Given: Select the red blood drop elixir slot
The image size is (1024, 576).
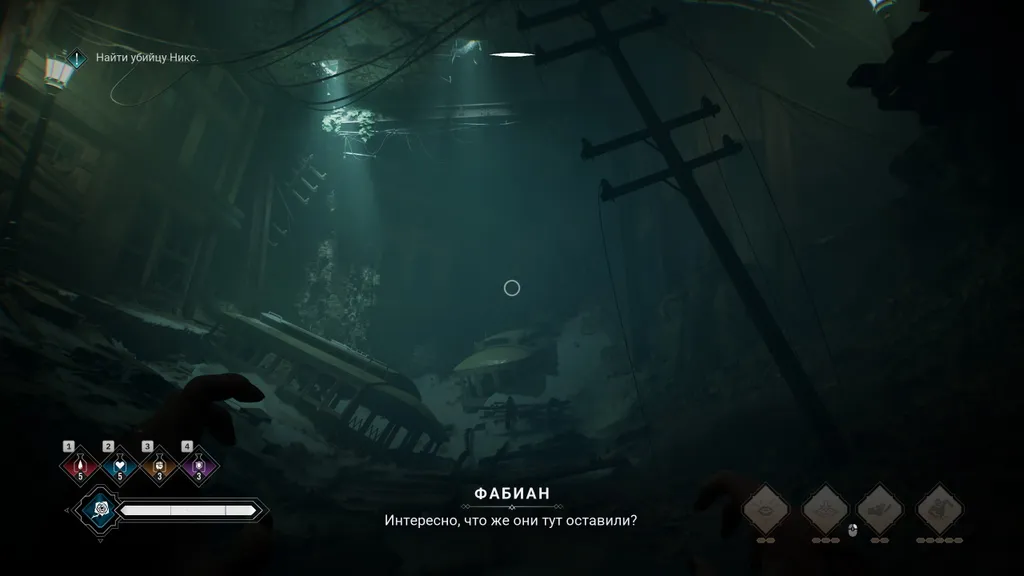Looking at the screenshot, I should click(81, 467).
